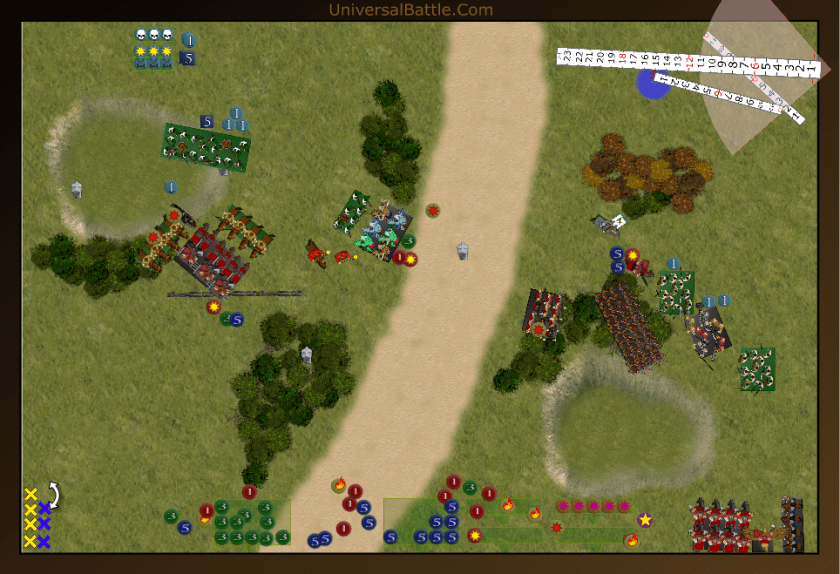The height and width of the screenshot is (574, 840).
Task: Select the gold star on purple token
Action: tap(645, 519)
